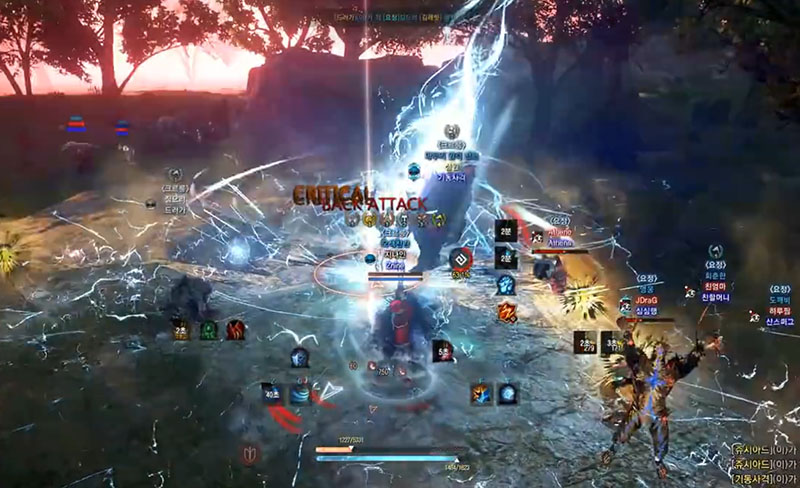The image size is (800, 488).
Task: Activate the red claw slash skill
Action: 236,330
